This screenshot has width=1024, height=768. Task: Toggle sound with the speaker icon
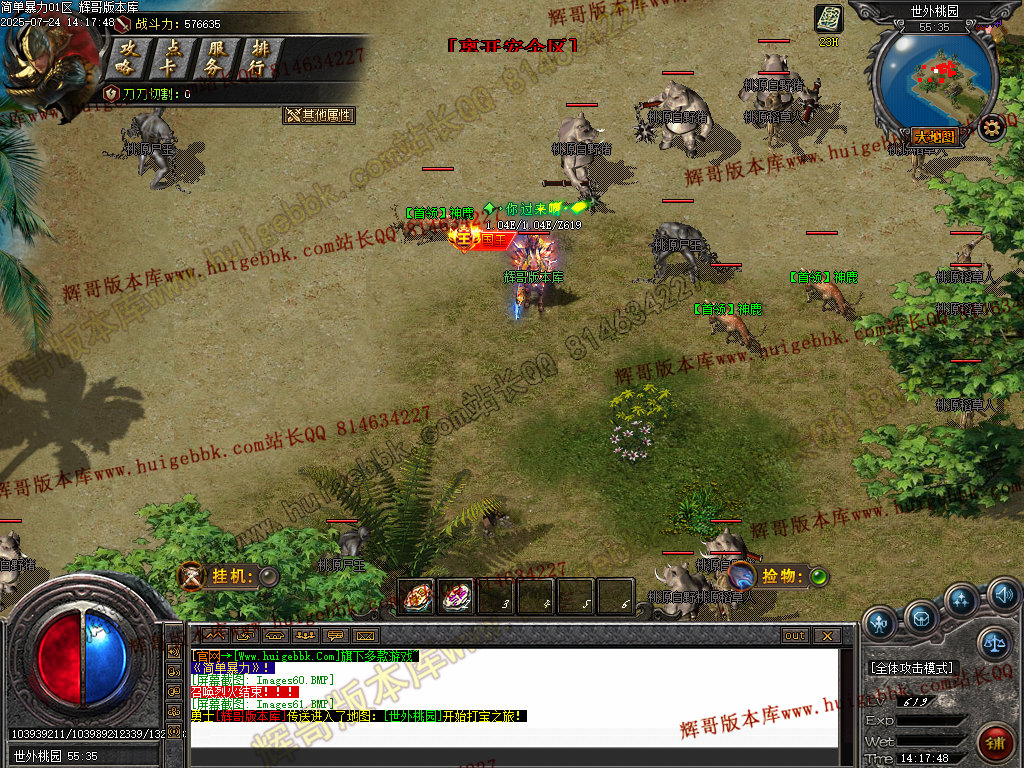point(1003,597)
